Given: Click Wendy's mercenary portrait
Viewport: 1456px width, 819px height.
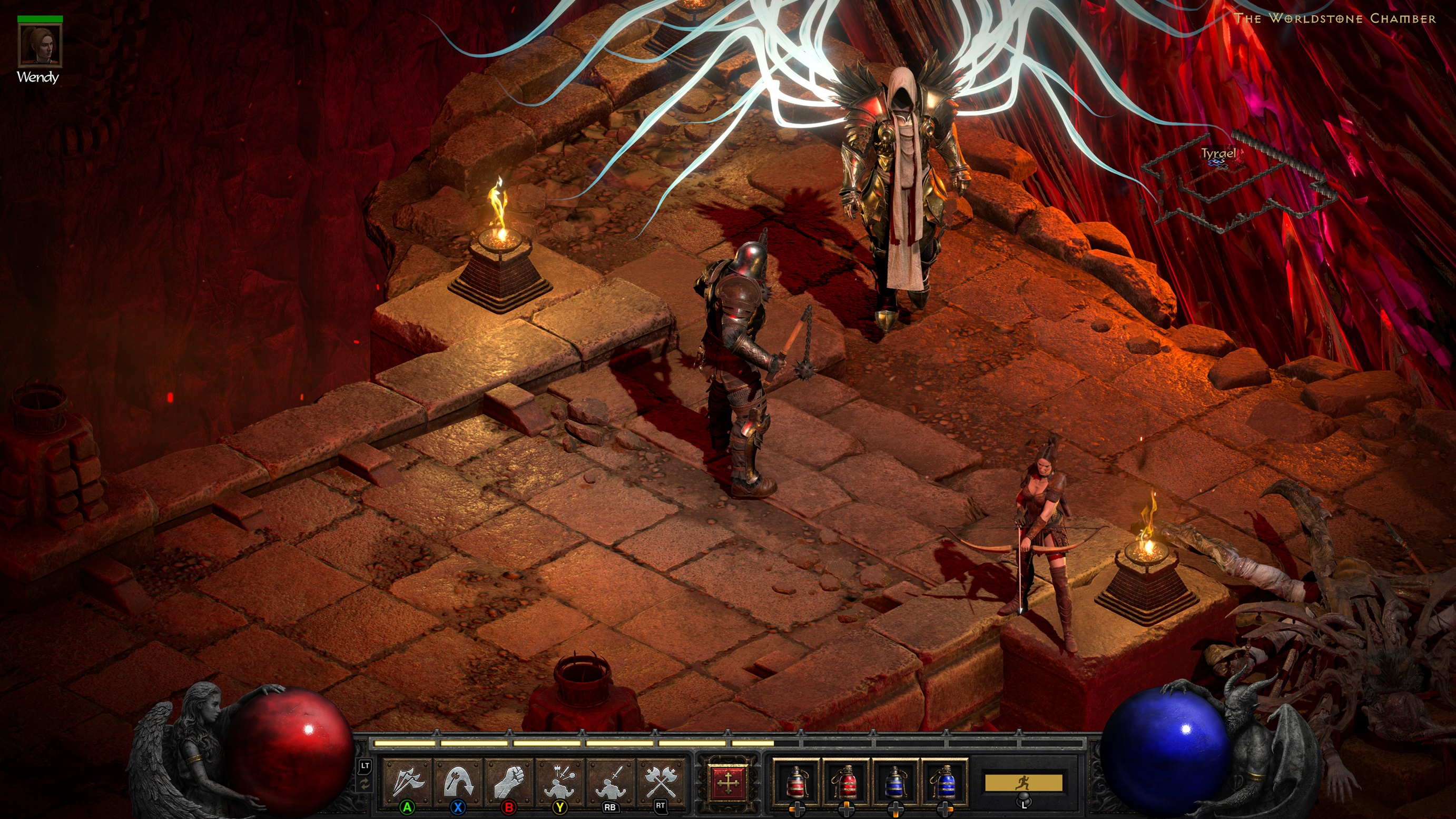Looking at the screenshot, I should point(40,45).
